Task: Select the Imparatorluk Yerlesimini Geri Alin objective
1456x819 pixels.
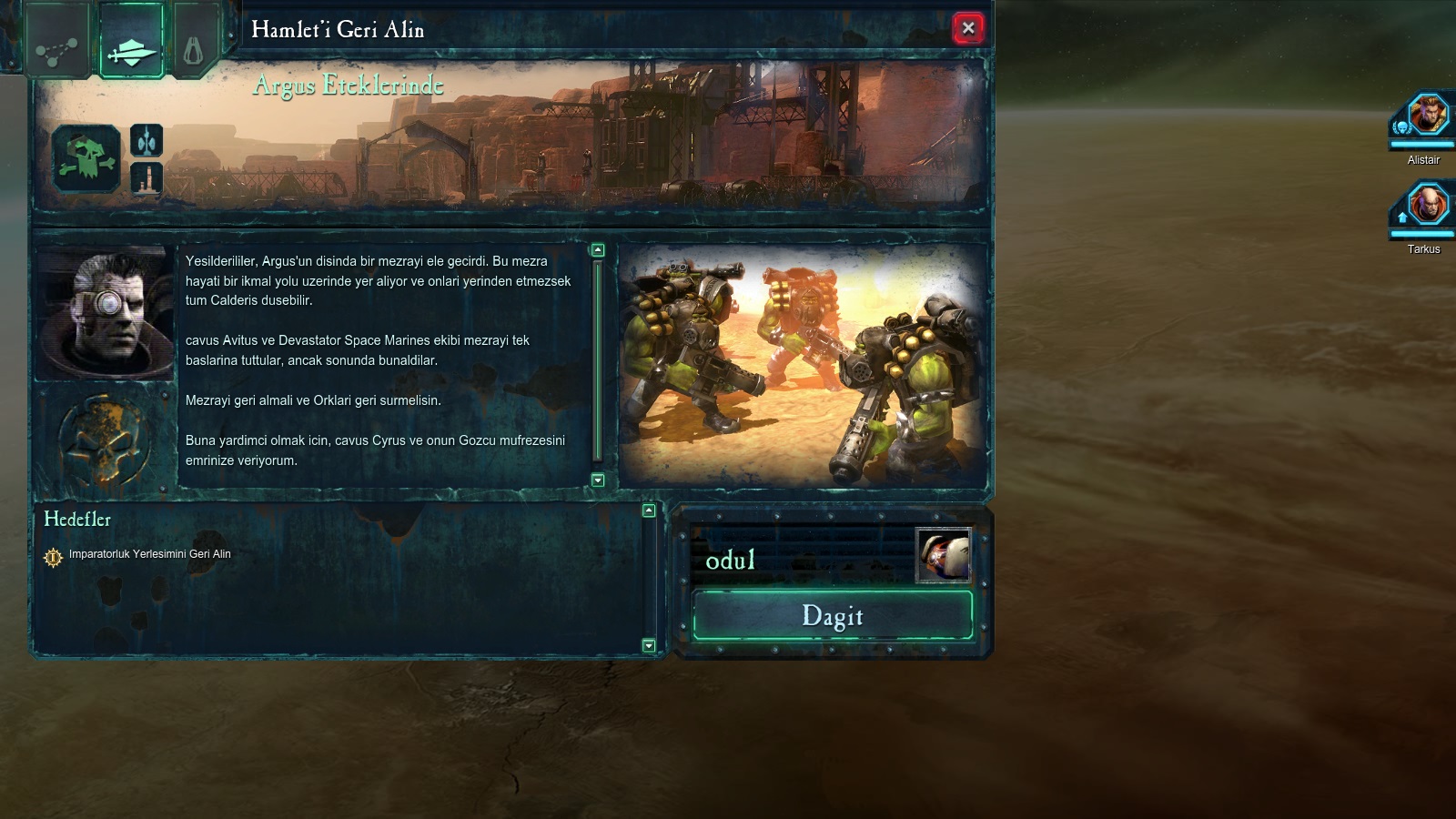Action: [x=149, y=554]
